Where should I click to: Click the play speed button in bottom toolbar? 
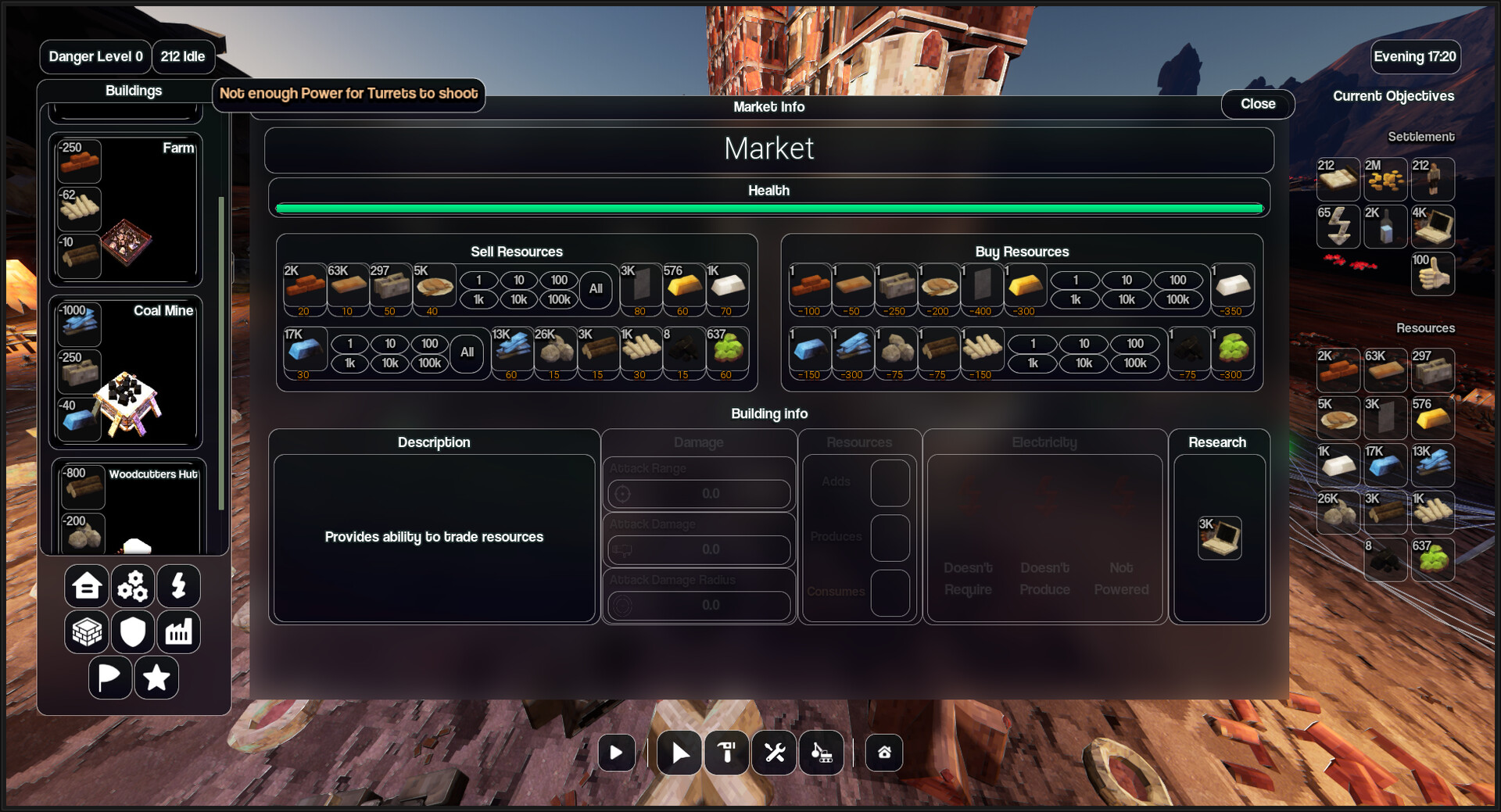[616, 753]
